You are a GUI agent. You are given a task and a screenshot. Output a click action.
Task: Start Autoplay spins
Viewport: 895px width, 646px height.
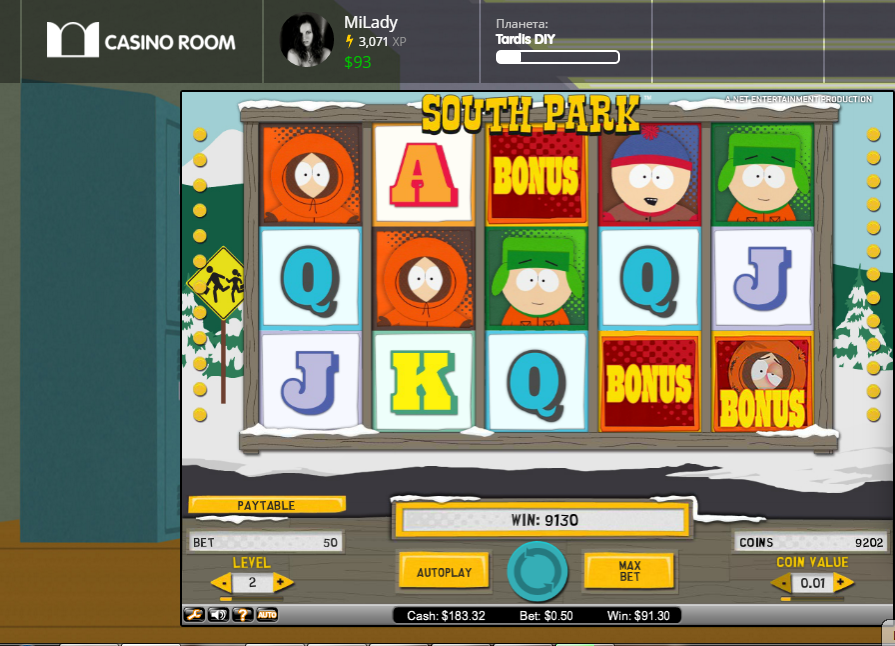click(x=444, y=572)
